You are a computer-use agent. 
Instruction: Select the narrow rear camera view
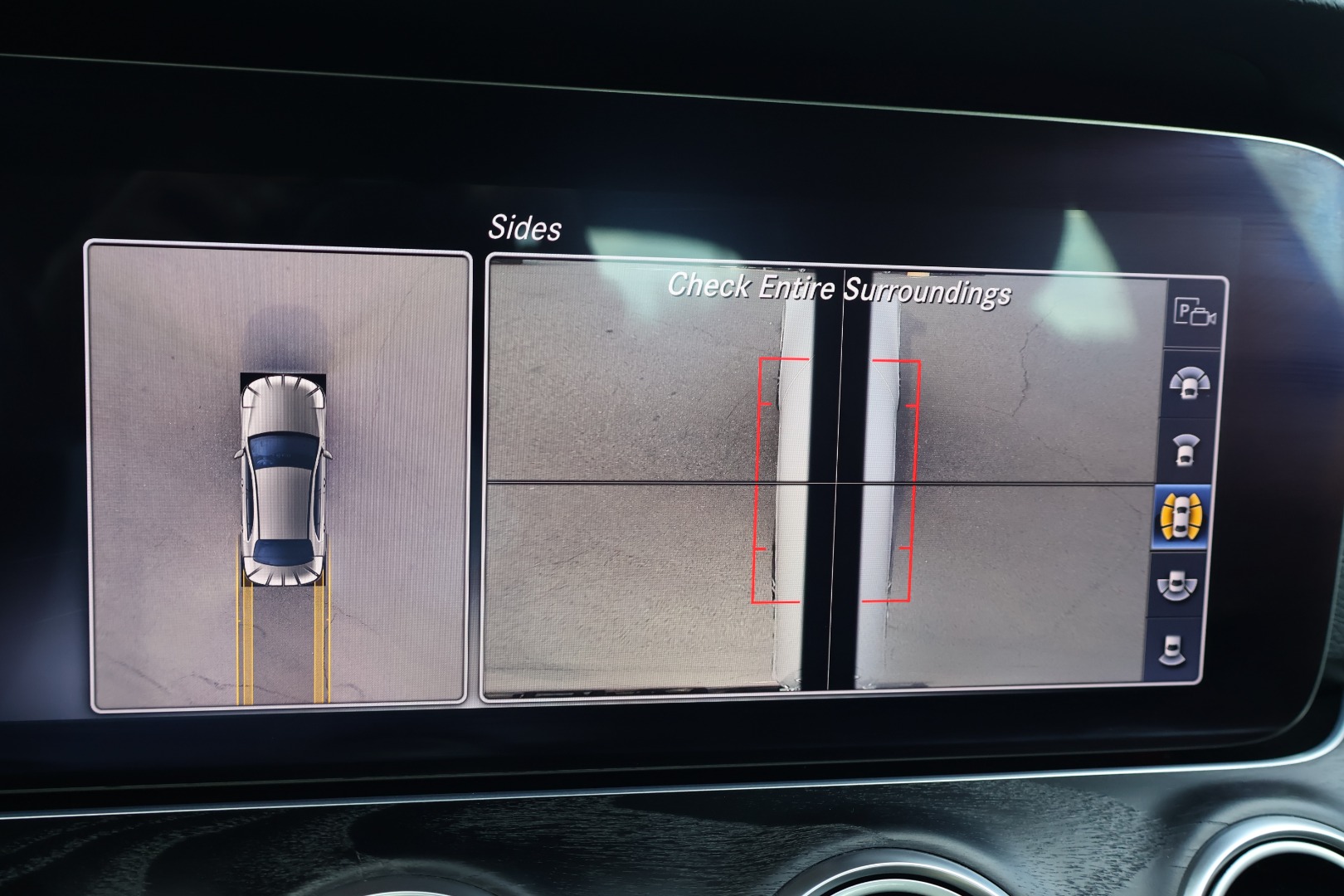pyautogui.click(x=1173, y=649)
